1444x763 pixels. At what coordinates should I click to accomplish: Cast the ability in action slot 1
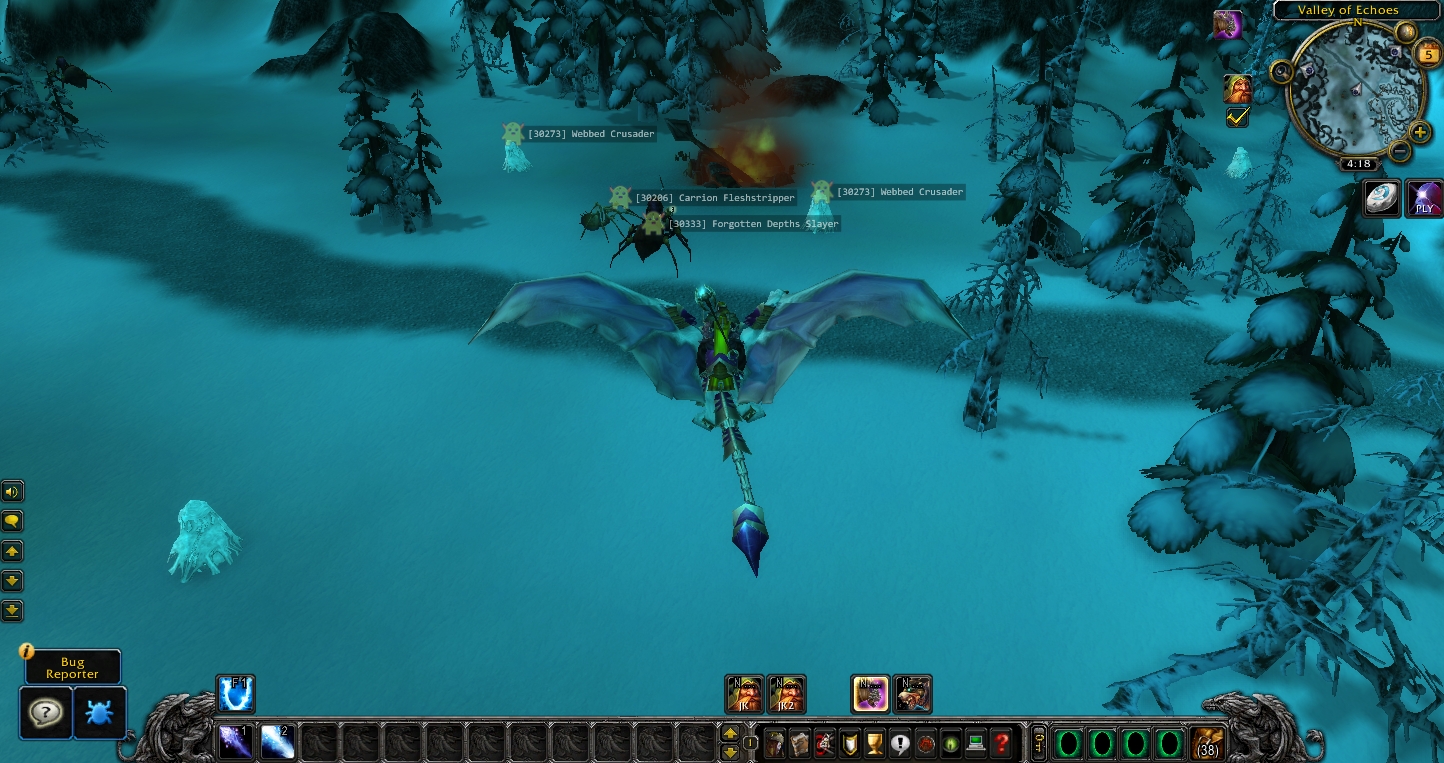tap(236, 742)
